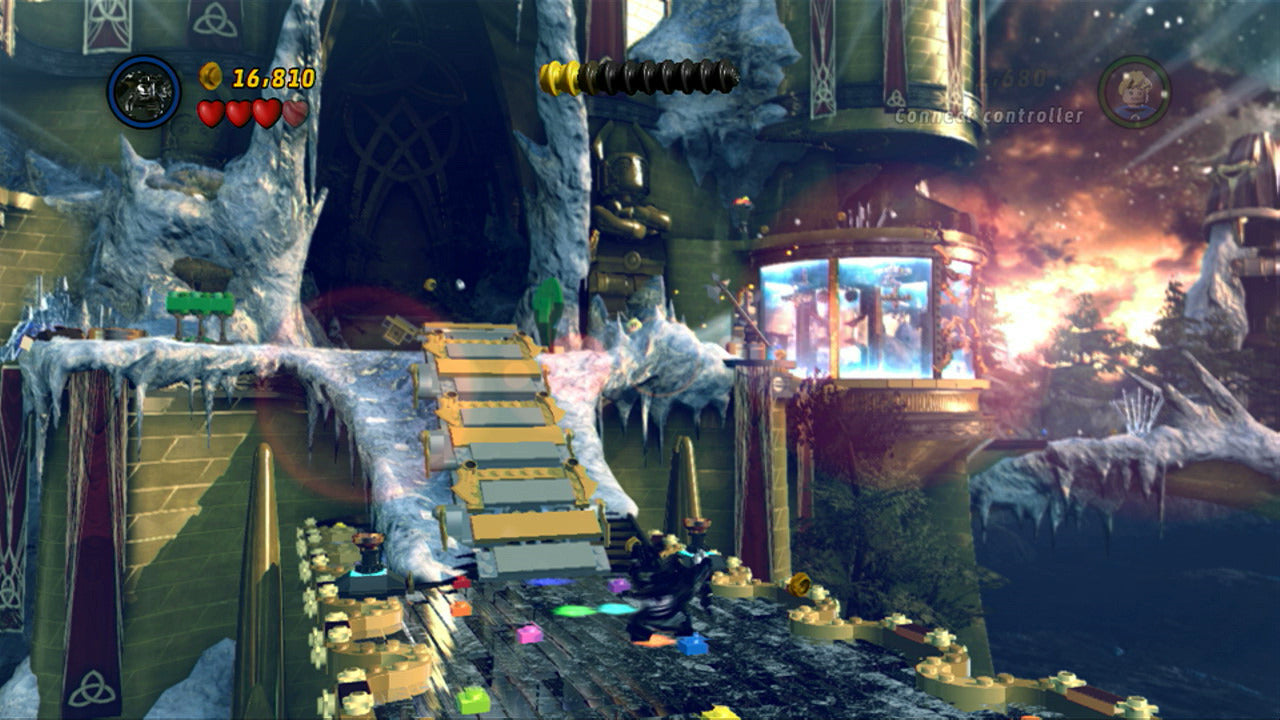Image resolution: width=1280 pixels, height=720 pixels.
Task: Select the player one character portrait
Action: 144,92
